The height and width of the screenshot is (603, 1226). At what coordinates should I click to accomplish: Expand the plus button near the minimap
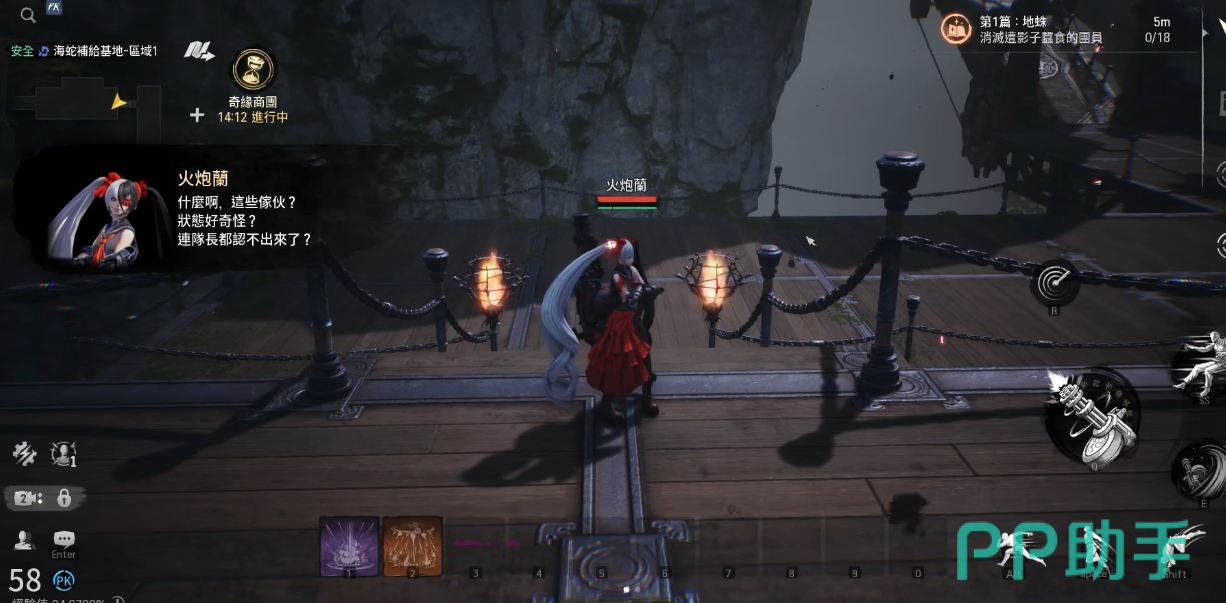coord(197,115)
